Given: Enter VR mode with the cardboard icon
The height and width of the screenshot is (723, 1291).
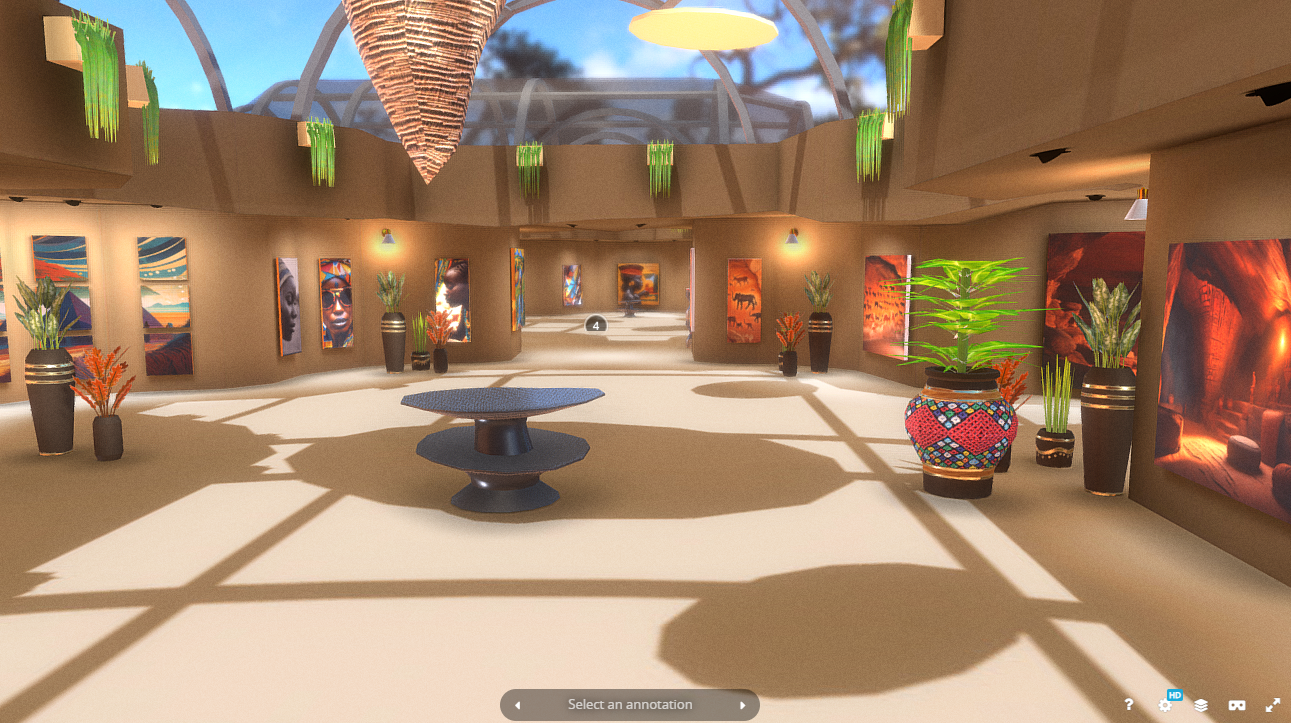Looking at the screenshot, I should (1237, 705).
